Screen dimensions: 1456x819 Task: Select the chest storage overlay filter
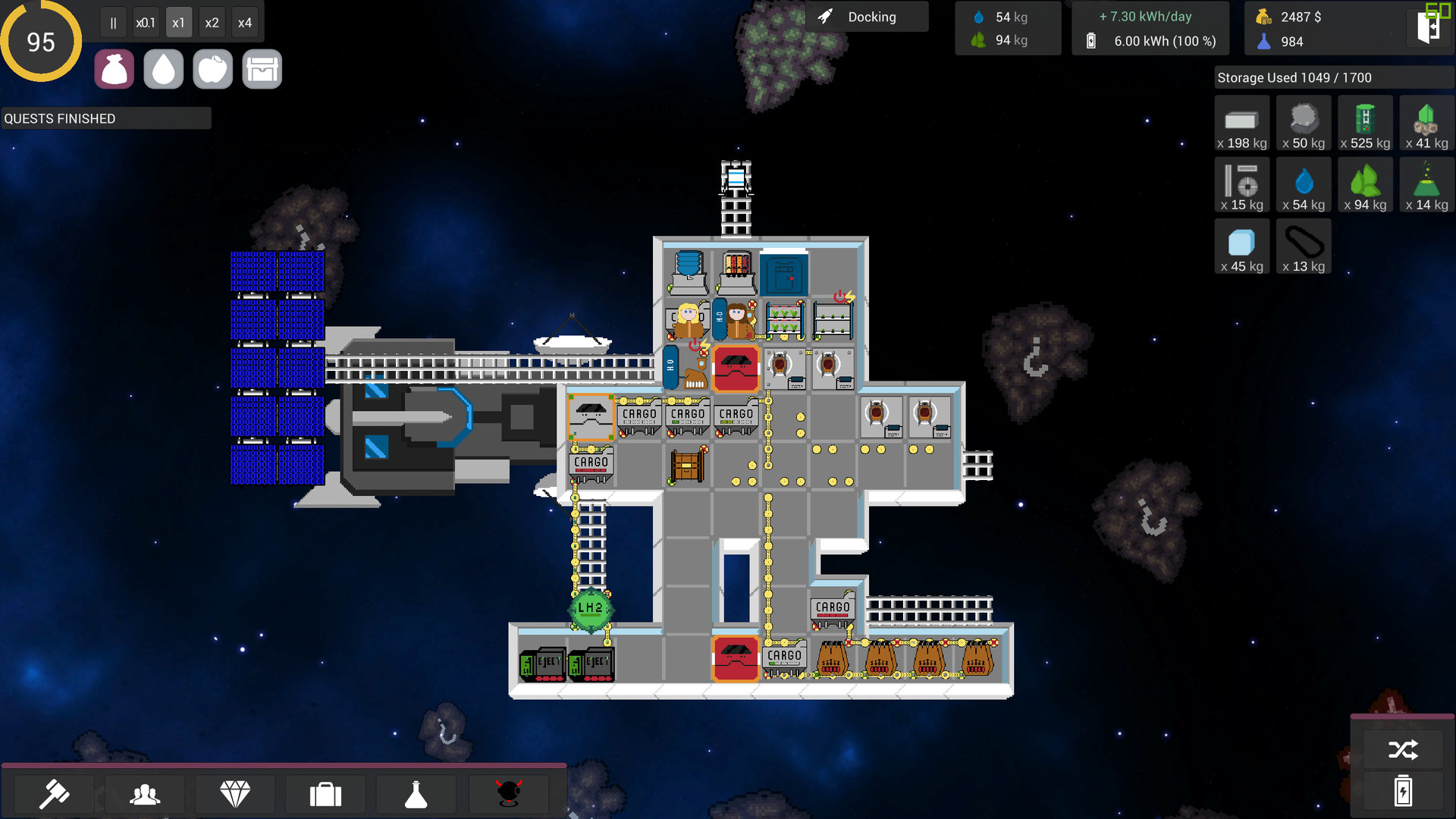point(262,68)
